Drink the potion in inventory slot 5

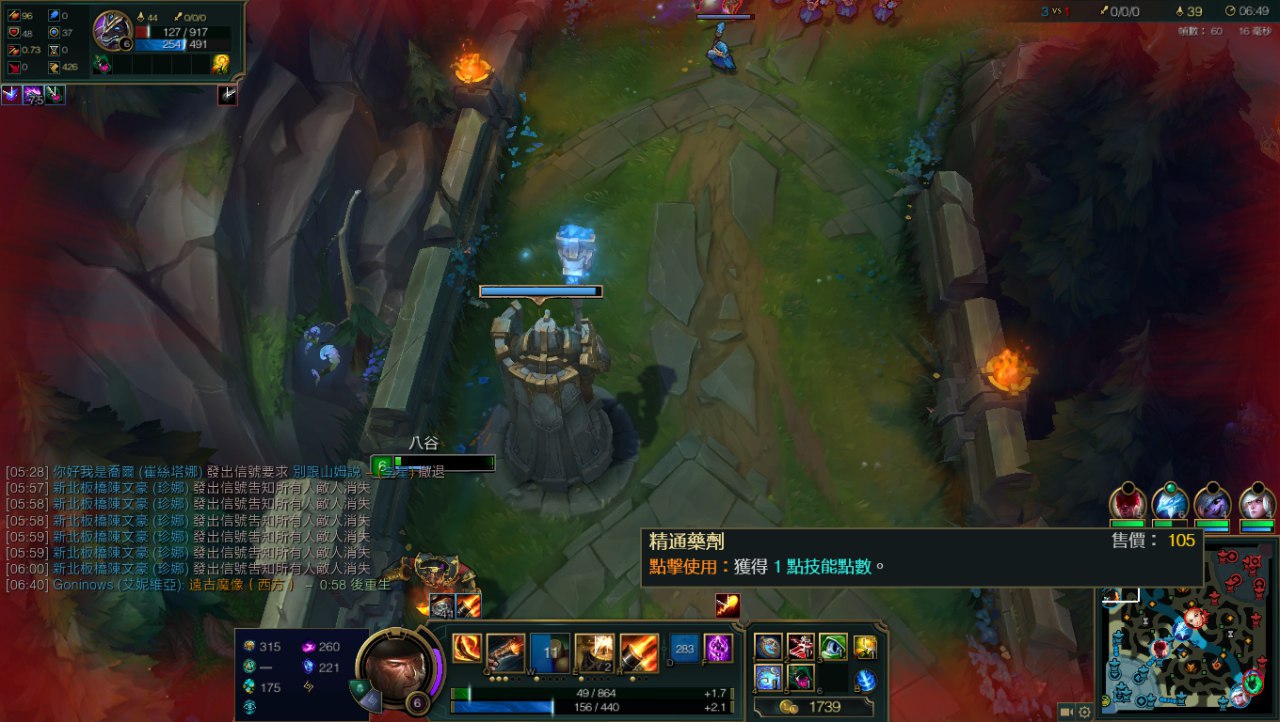pos(800,678)
